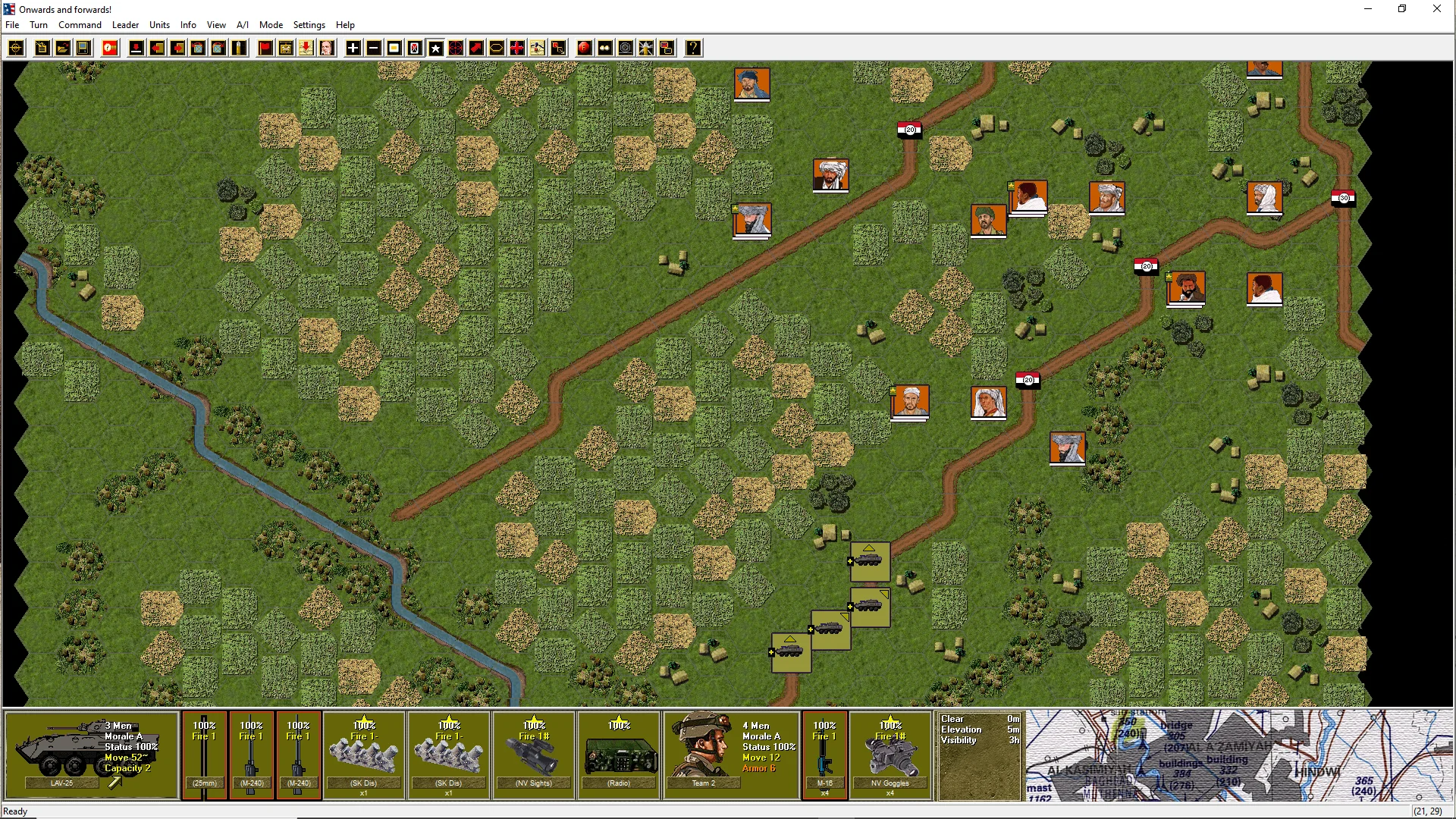Open the Leader menu
Image resolution: width=1456 pixels, height=819 pixels.
[125, 25]
